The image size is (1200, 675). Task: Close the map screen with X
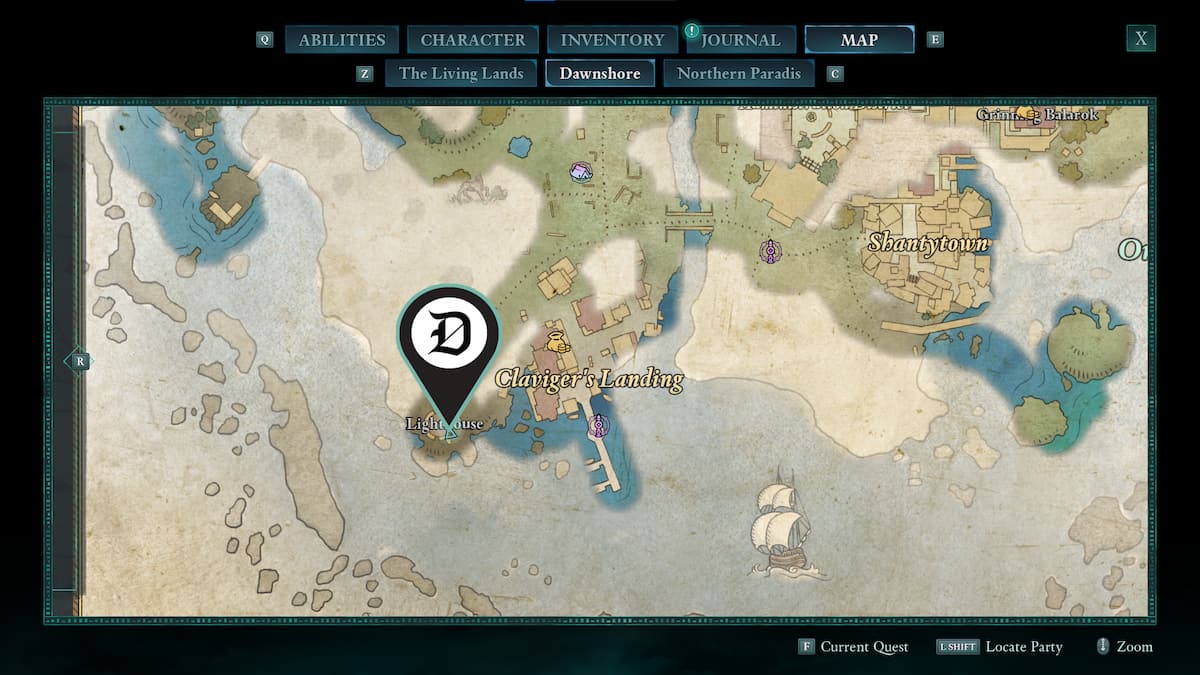(1140, 39)
